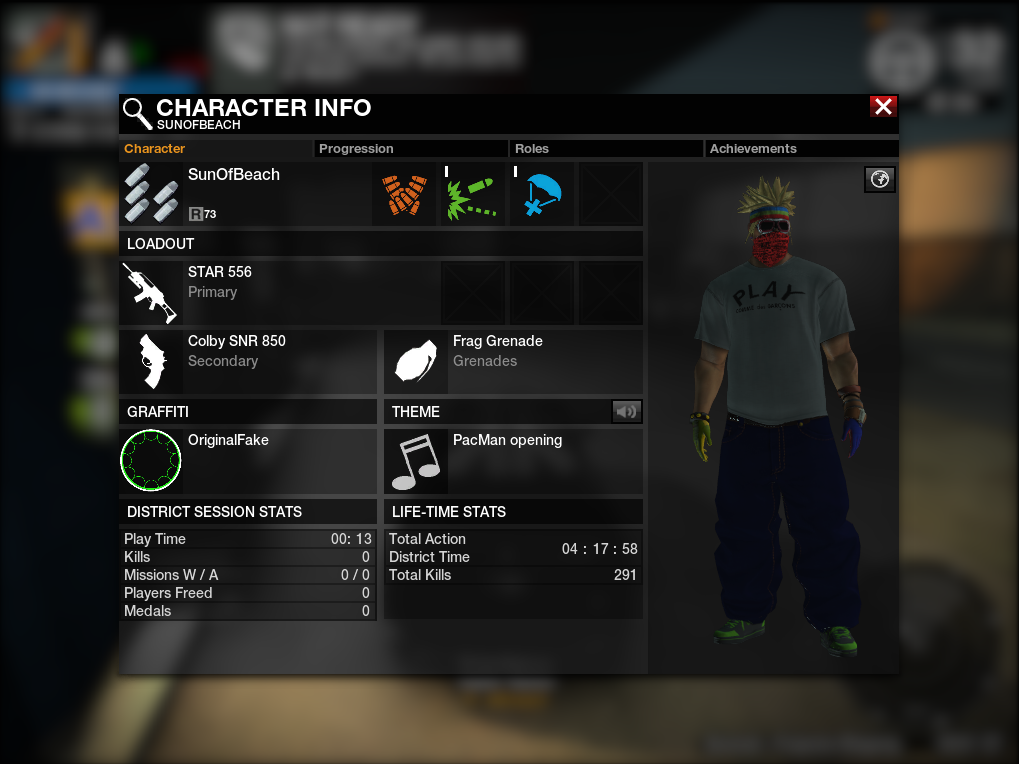Select the STAR 556 primary weapon
Image resolution: width=1019 pixels, height=764 pixels.
pos(151,292)
